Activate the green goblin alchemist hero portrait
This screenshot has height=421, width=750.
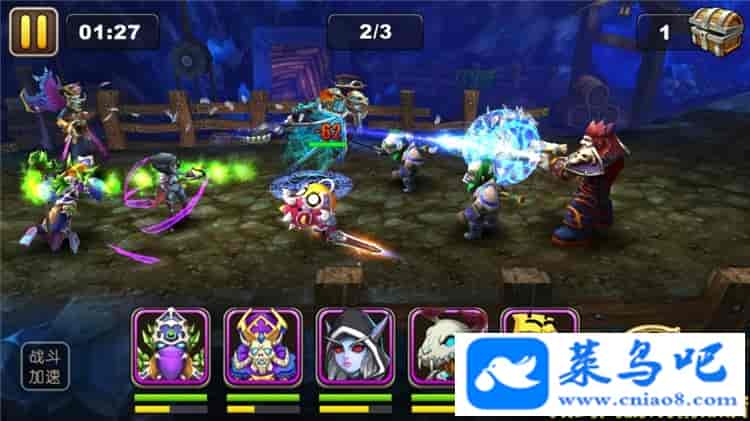(x=170, y=347)
